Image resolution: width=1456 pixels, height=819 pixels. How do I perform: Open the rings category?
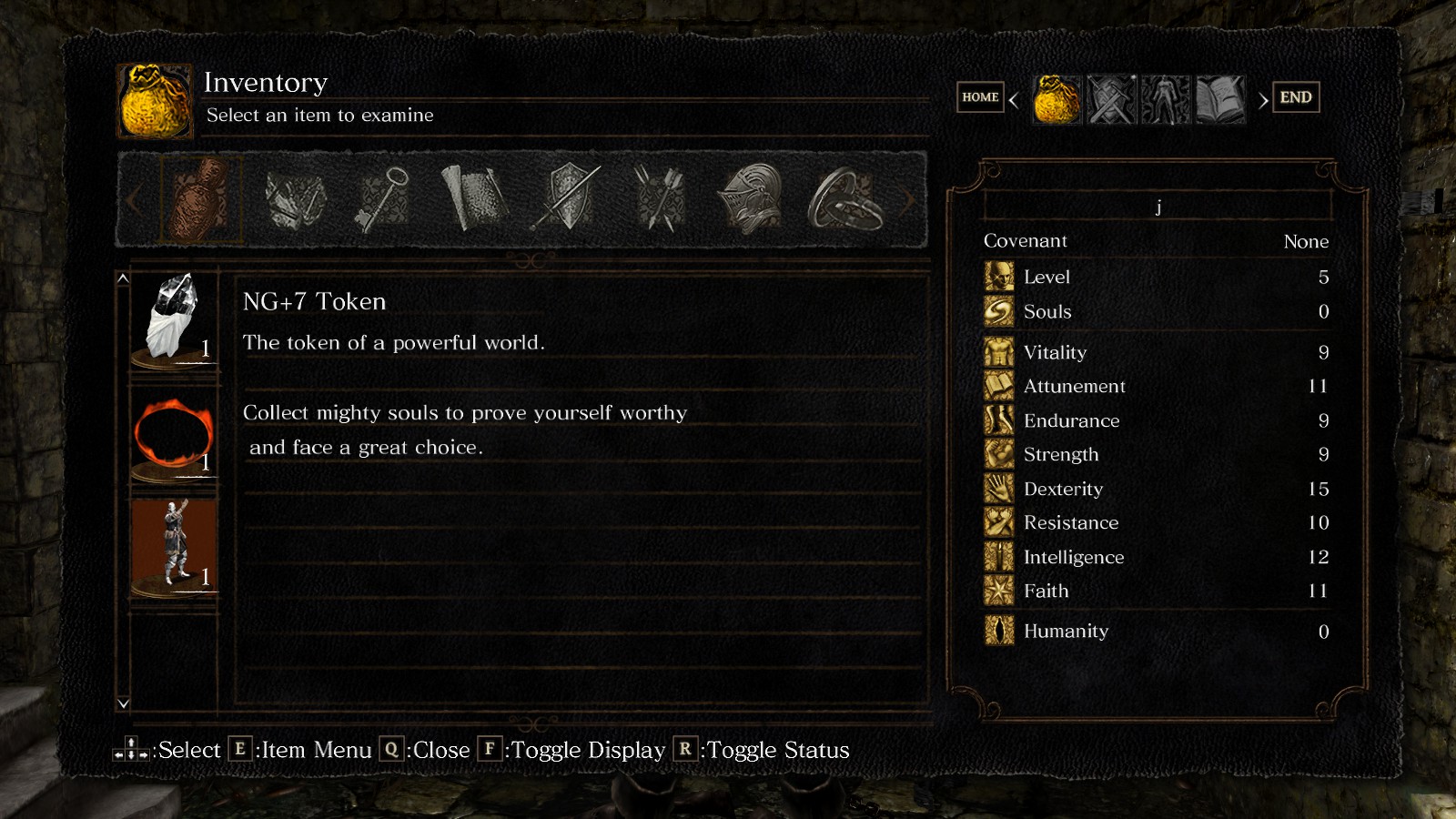(844, 199)
